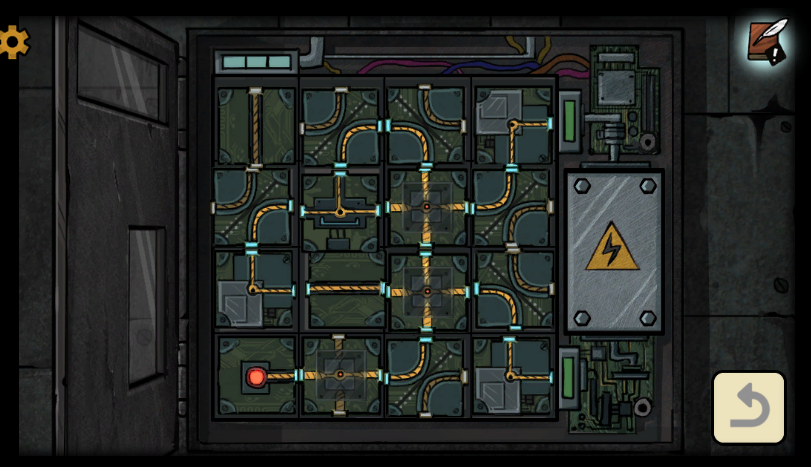Rotate the tile with straight horizontal wire
This screenshot has height=467, width=811.
point(343,290)
